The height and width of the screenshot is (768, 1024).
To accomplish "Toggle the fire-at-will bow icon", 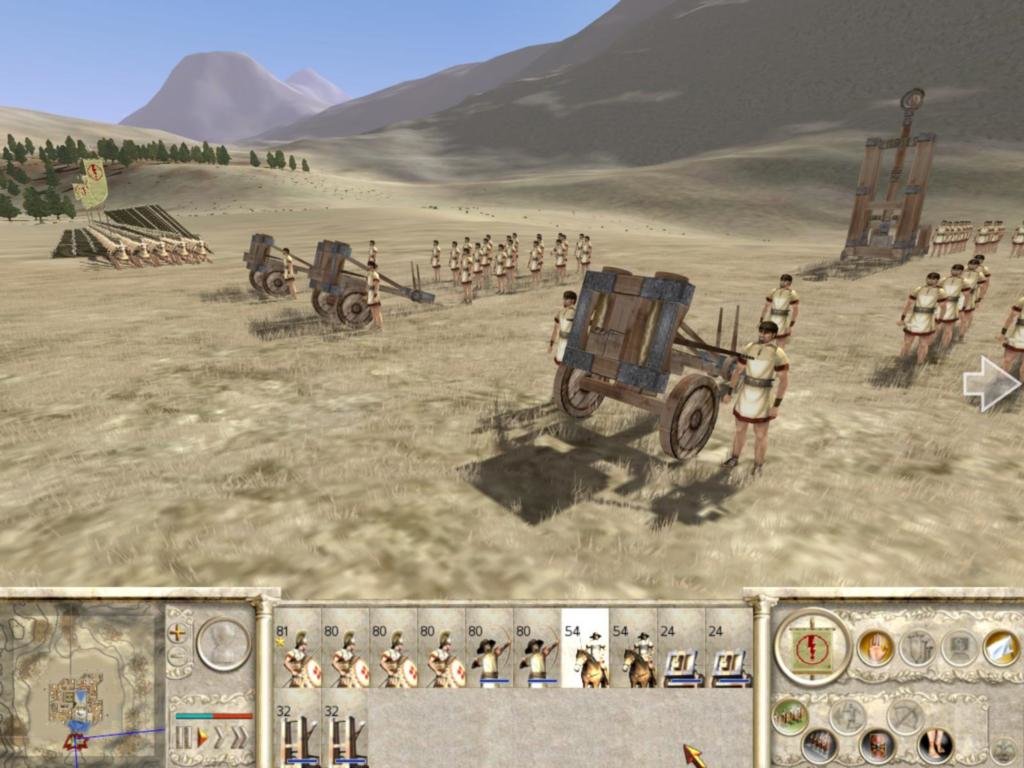I will [905, 716].
